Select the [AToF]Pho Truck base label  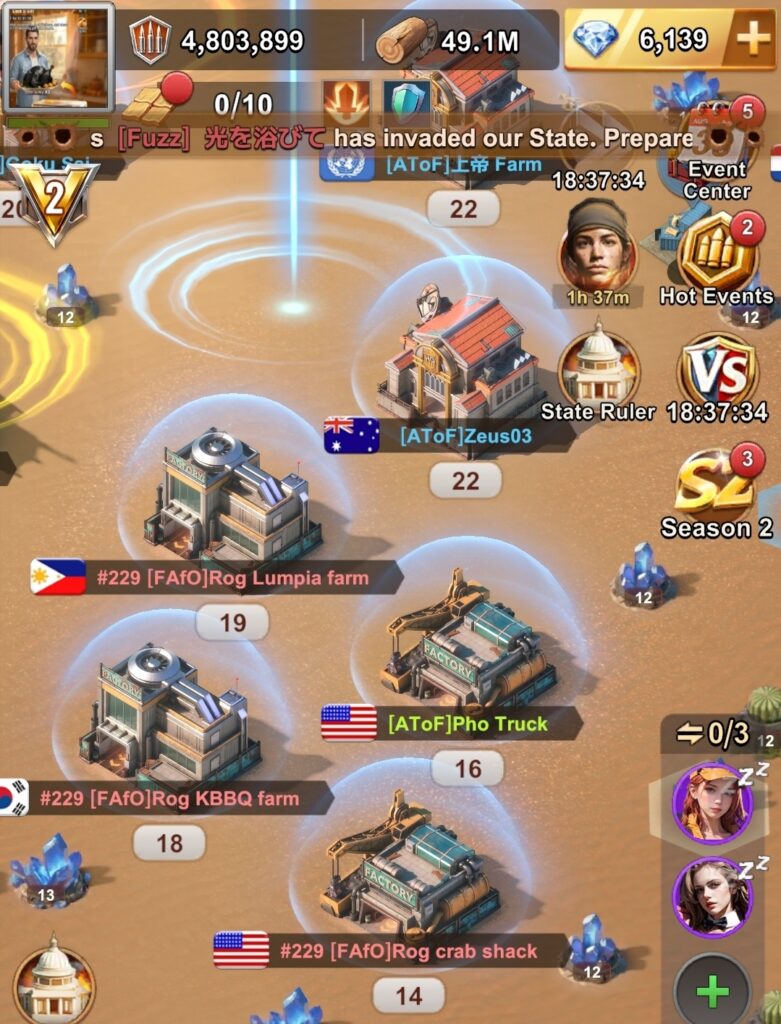coord(466,722)
